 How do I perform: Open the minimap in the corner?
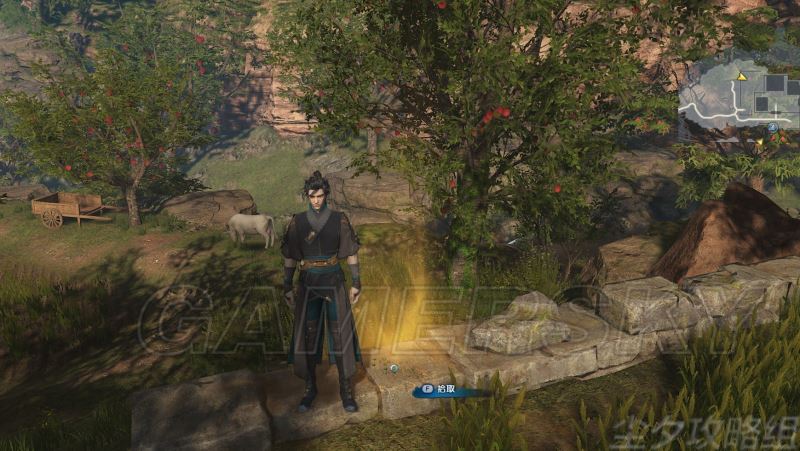click(739, 97)
